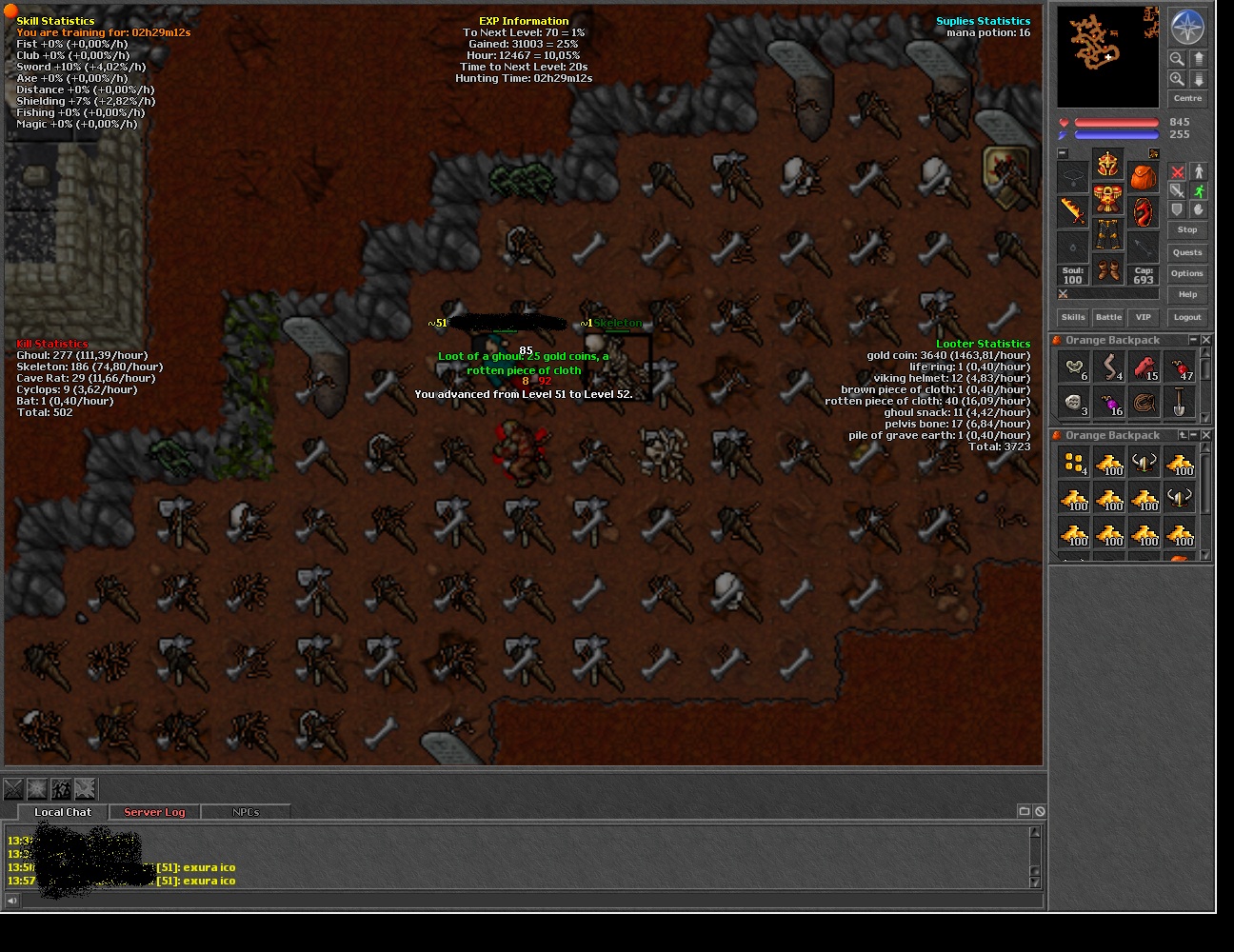The height and width of the screenshot is (952, 1234).
Task: Select the fire sword weapon slot
Action: [1073, 211]
